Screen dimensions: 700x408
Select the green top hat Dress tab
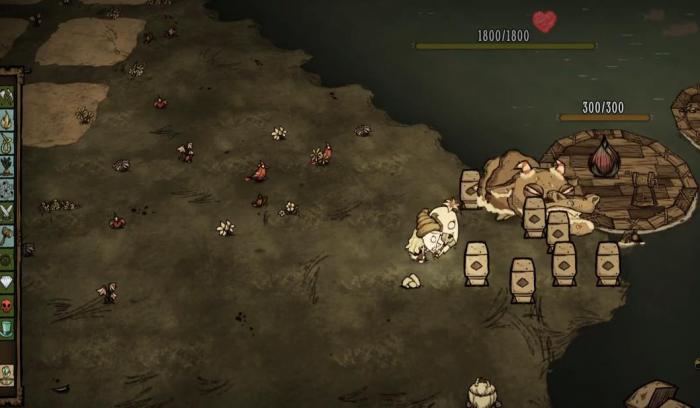[x=7, y=327]
